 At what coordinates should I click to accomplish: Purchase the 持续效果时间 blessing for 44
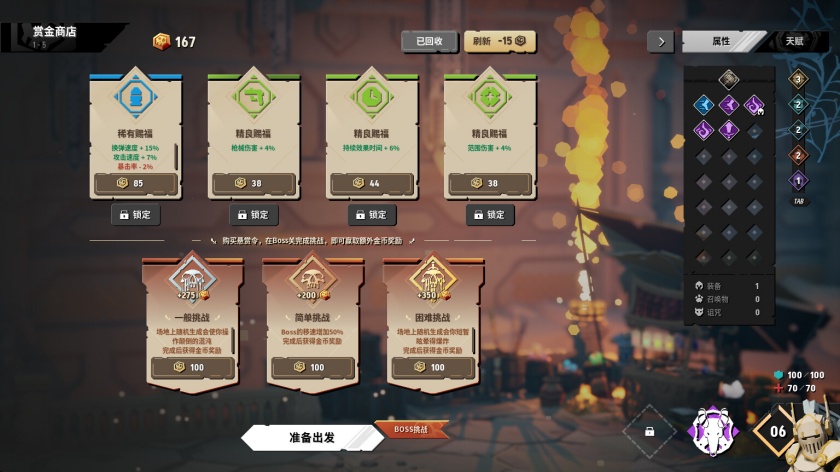372,184
